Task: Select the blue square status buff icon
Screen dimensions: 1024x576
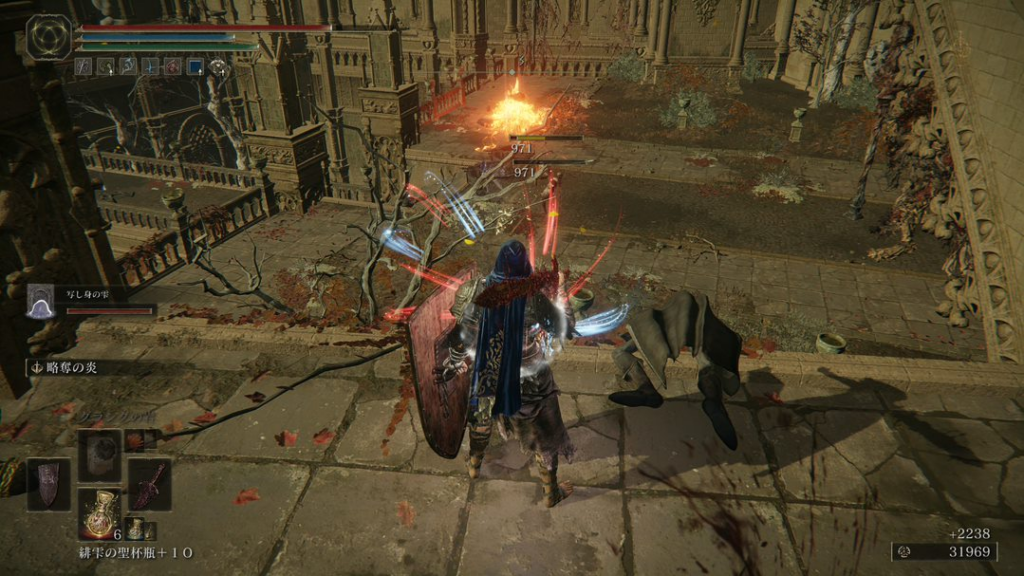Action: (x=196, y=67)
